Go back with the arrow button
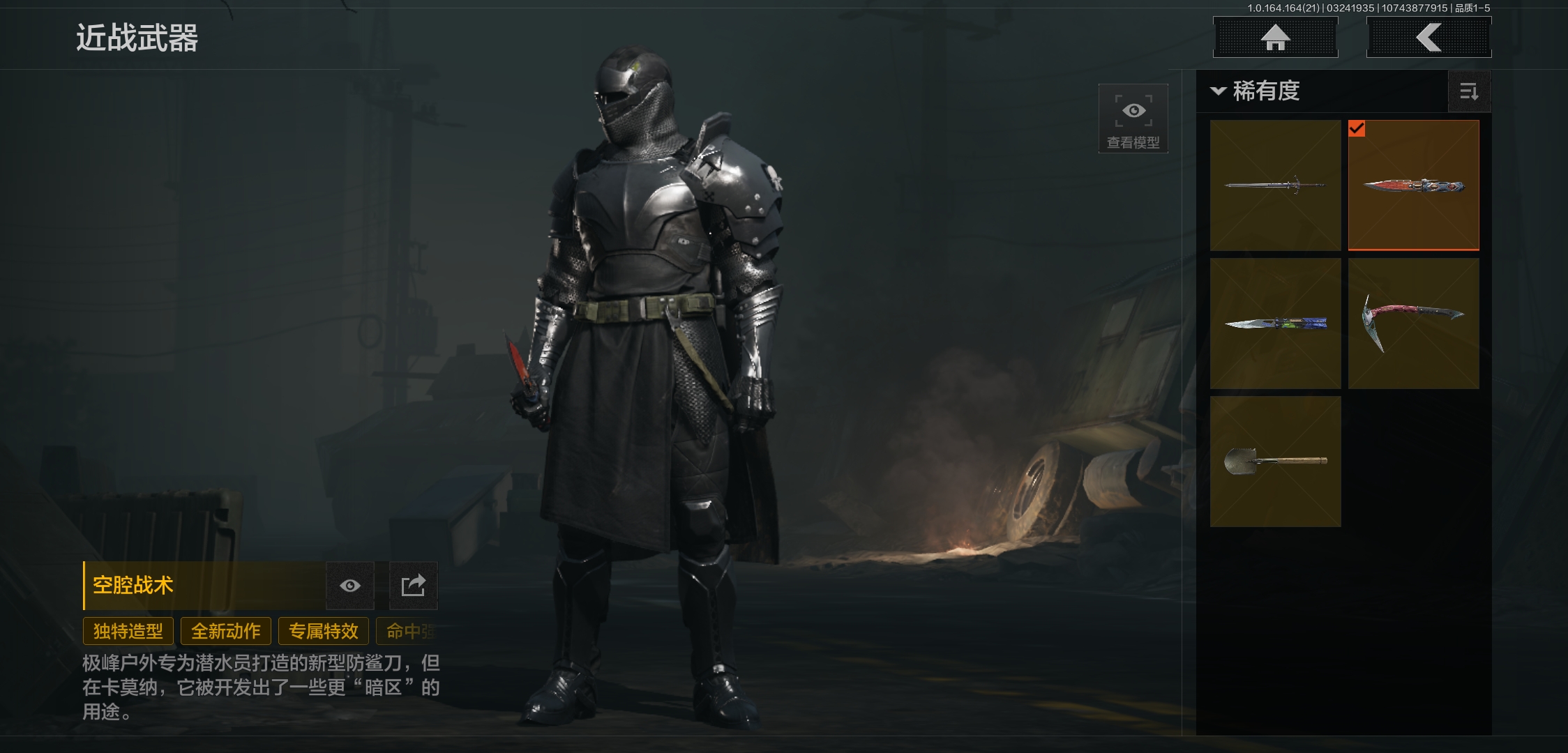The width and height of the screenshot is (1568, 753). click(1428, 38)
